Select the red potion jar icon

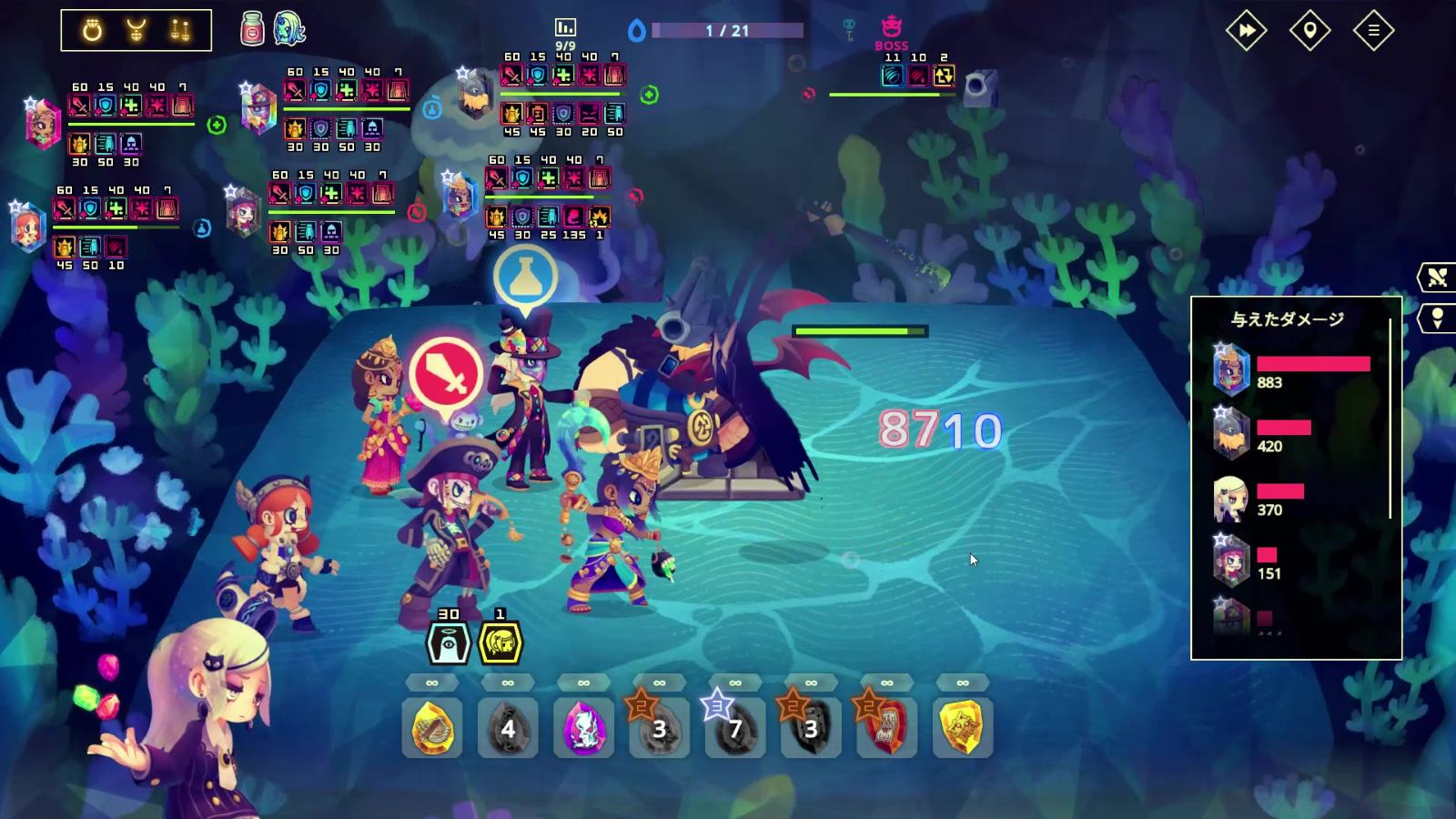(x=253, y=30)
